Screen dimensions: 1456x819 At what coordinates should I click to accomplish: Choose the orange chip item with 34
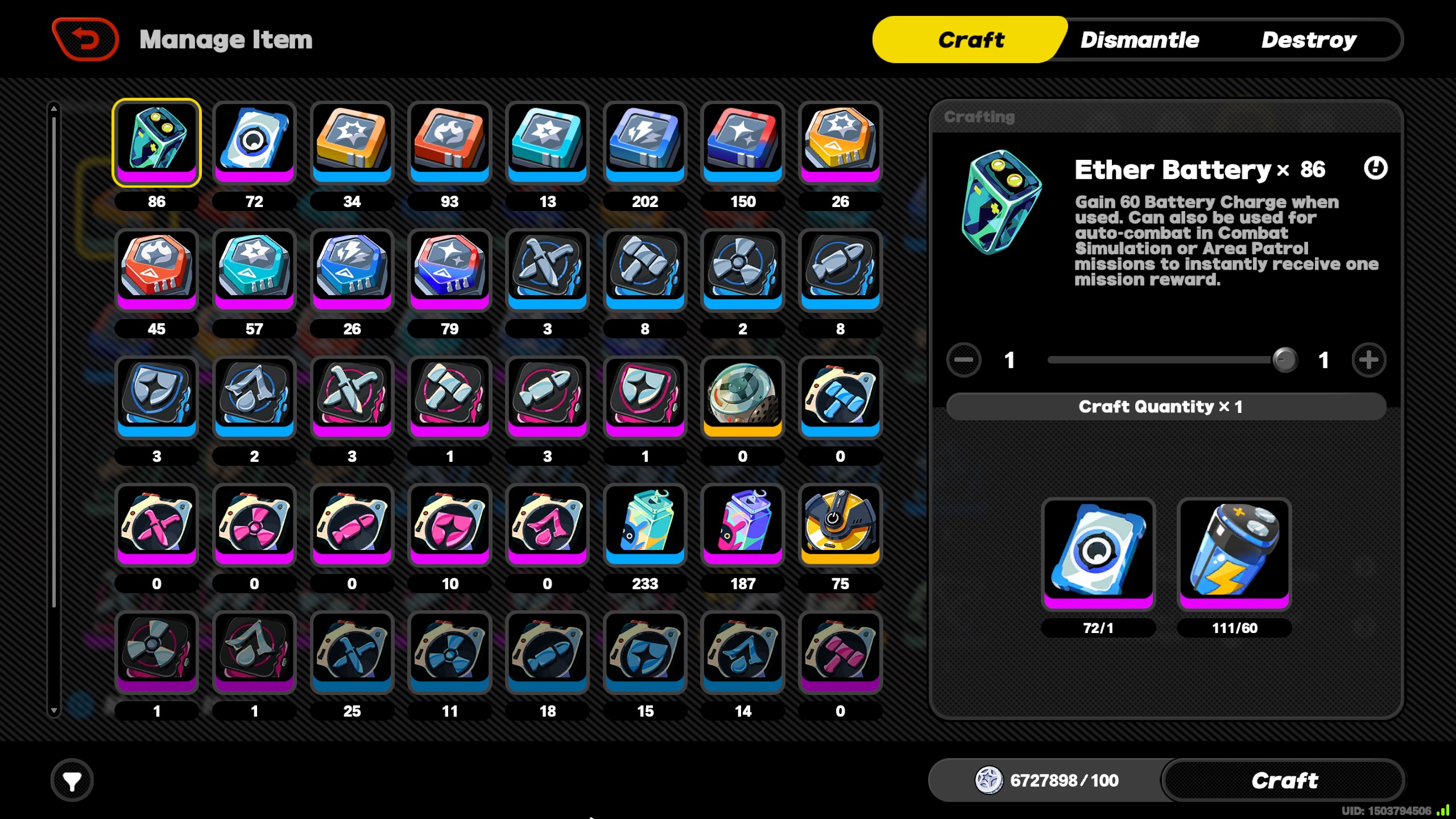(352, 142)
